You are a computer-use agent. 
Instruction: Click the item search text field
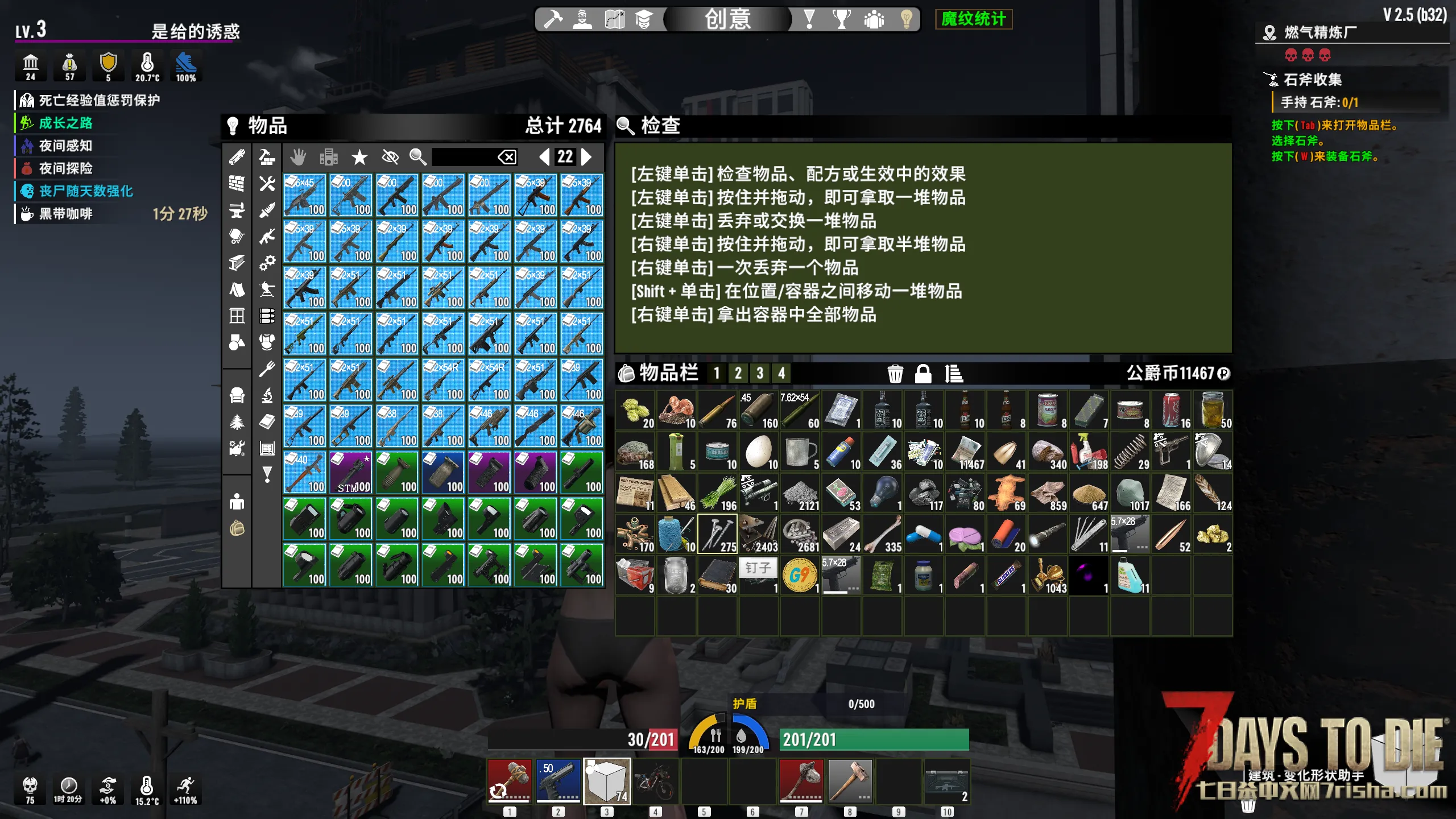point(463,156)
